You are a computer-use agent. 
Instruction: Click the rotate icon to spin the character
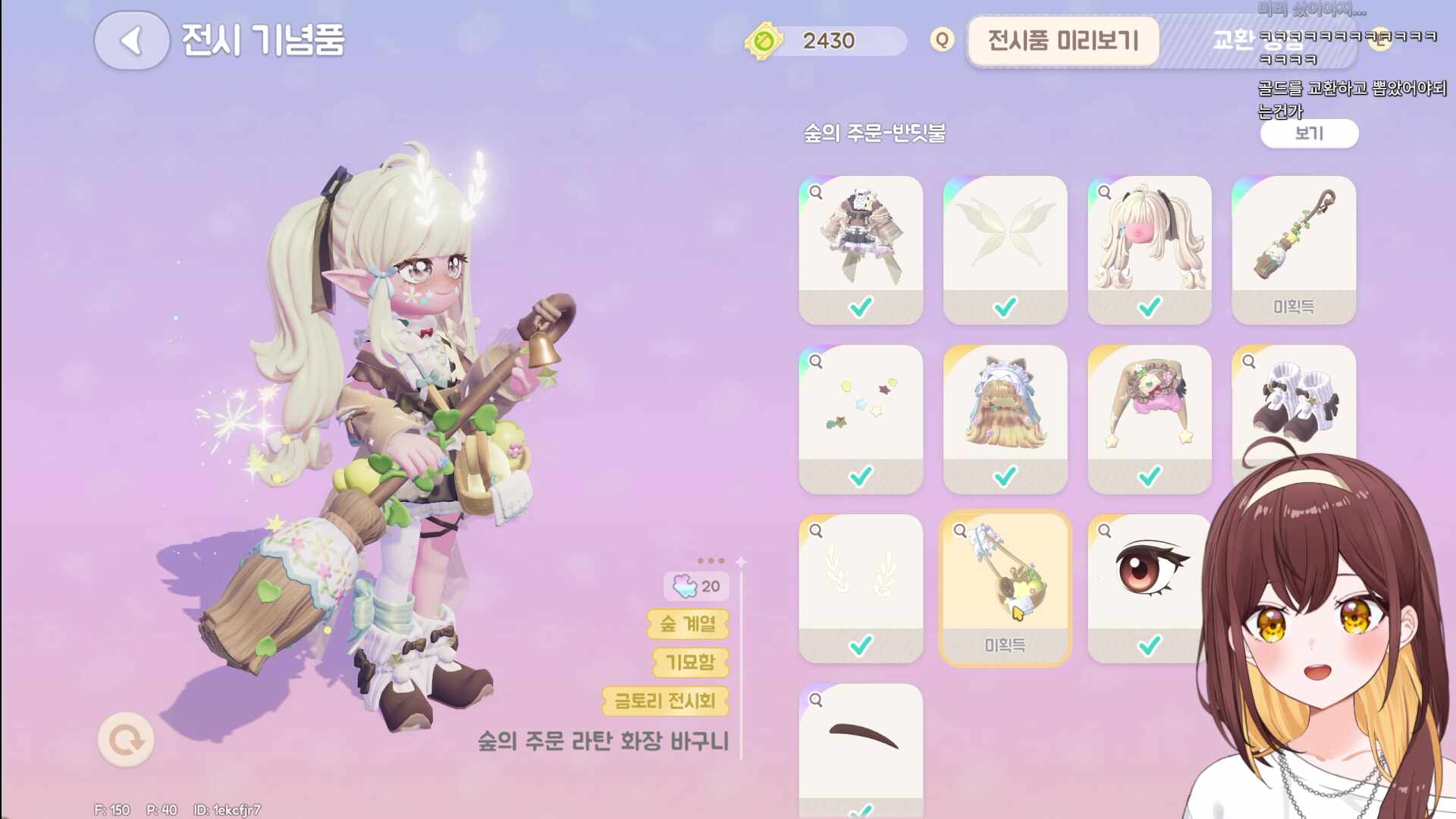click(x=125, y=739)
